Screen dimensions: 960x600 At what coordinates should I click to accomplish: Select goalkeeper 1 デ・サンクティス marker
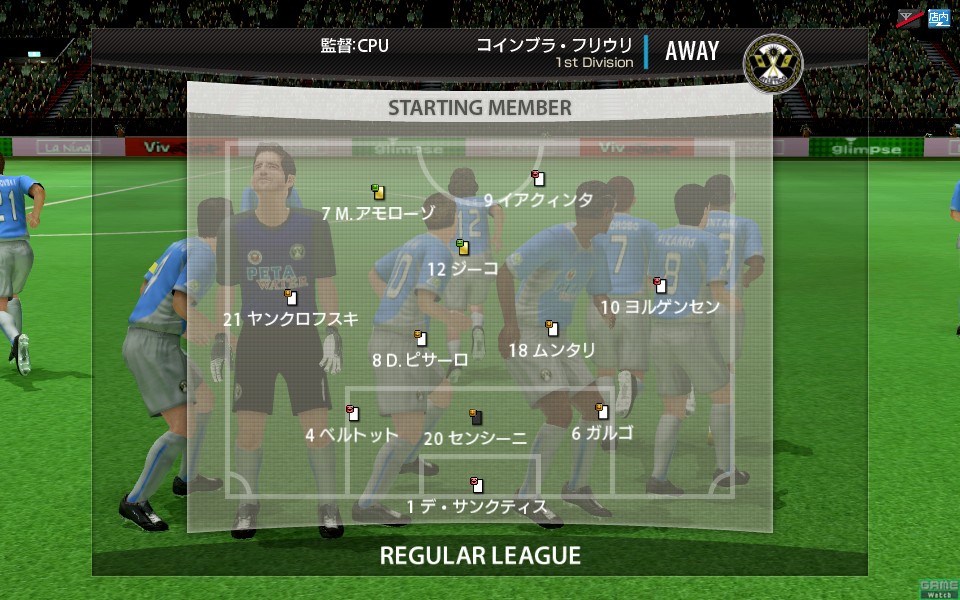click(x=477, y=486)
